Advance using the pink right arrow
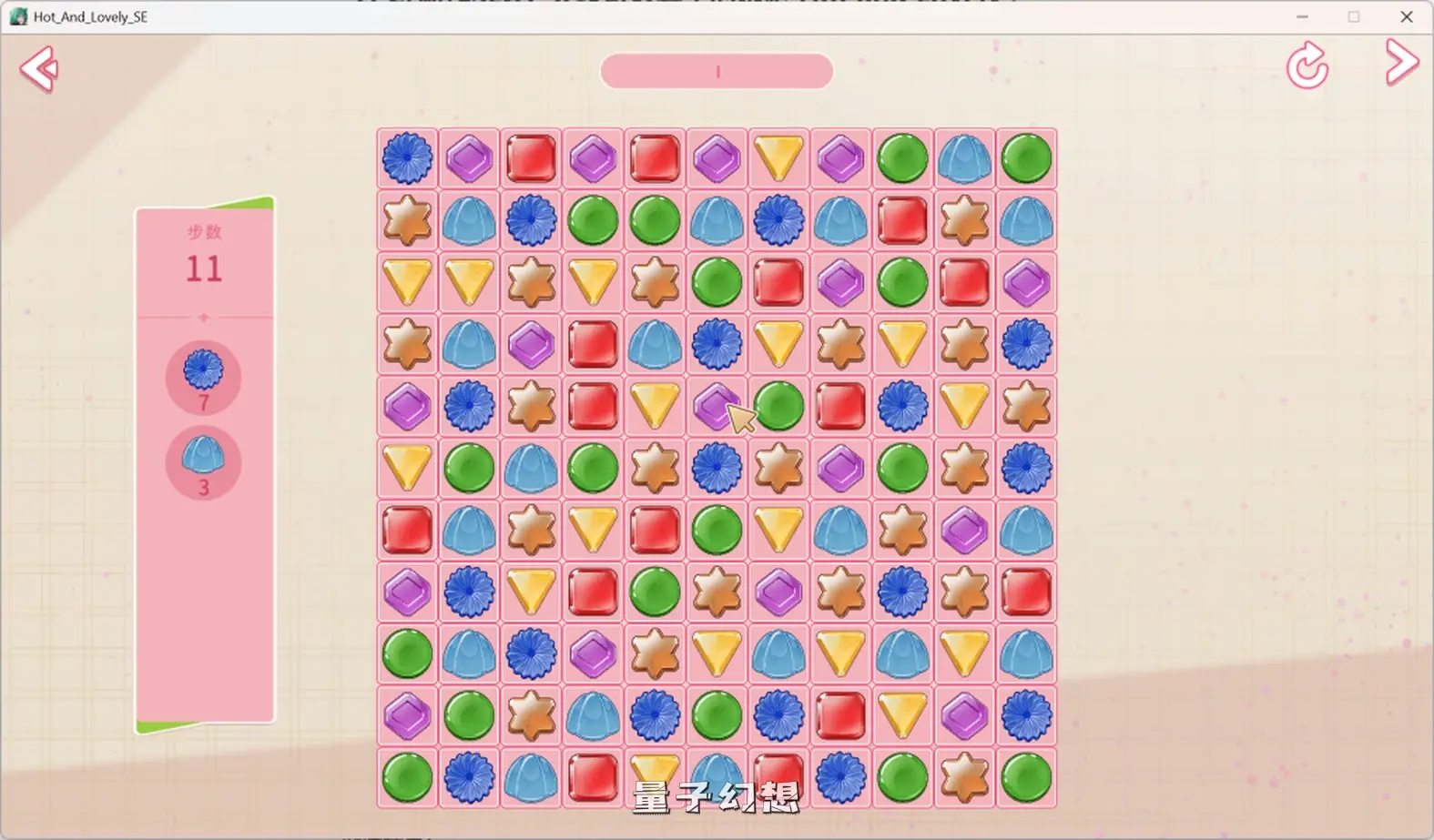Image resolution: width=1434 pixels, height=840 pixels. (x=1401, y=63)
